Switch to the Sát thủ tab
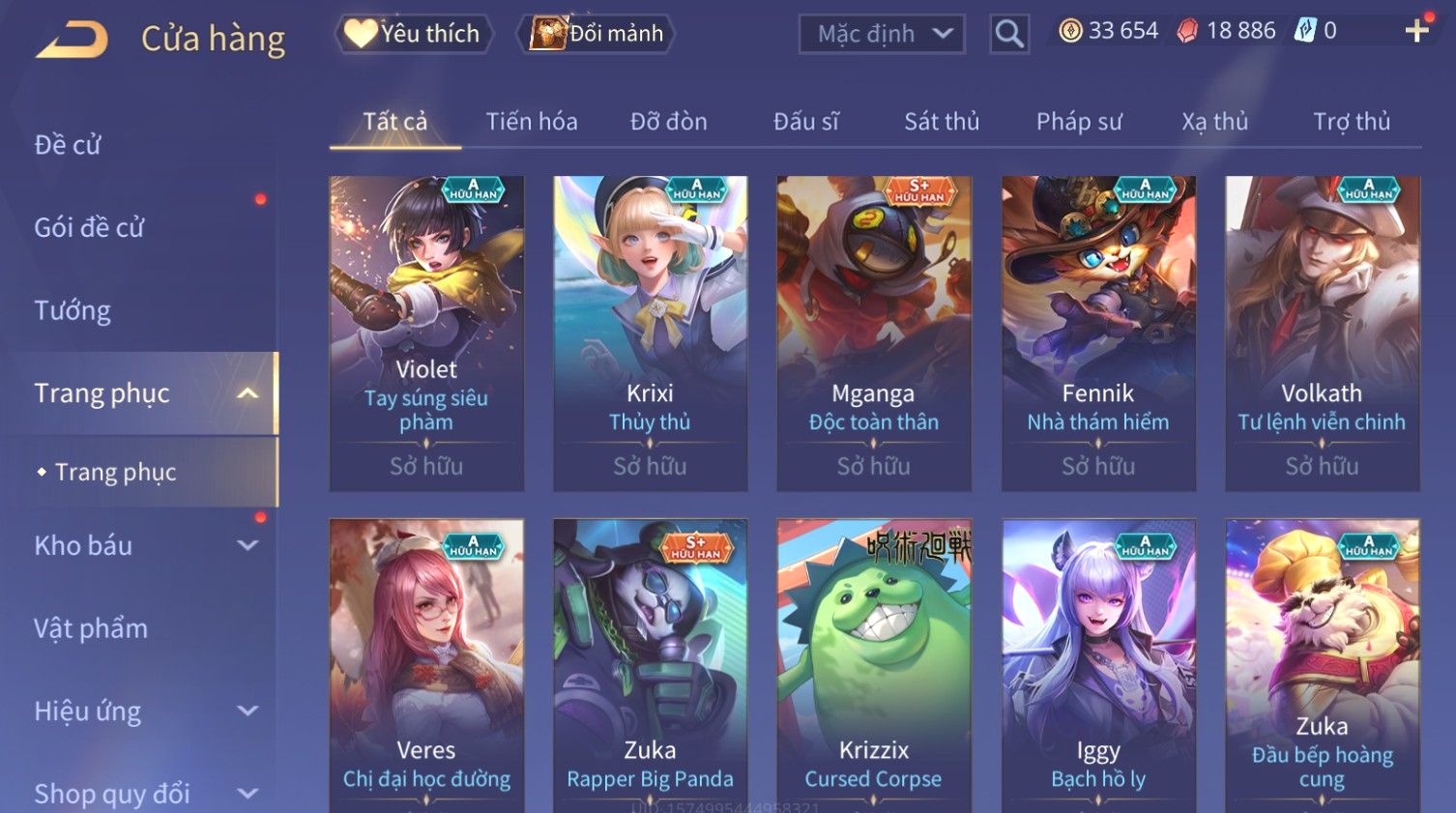The width and height of the screenshot is (1456, 813). pos(942,122)
